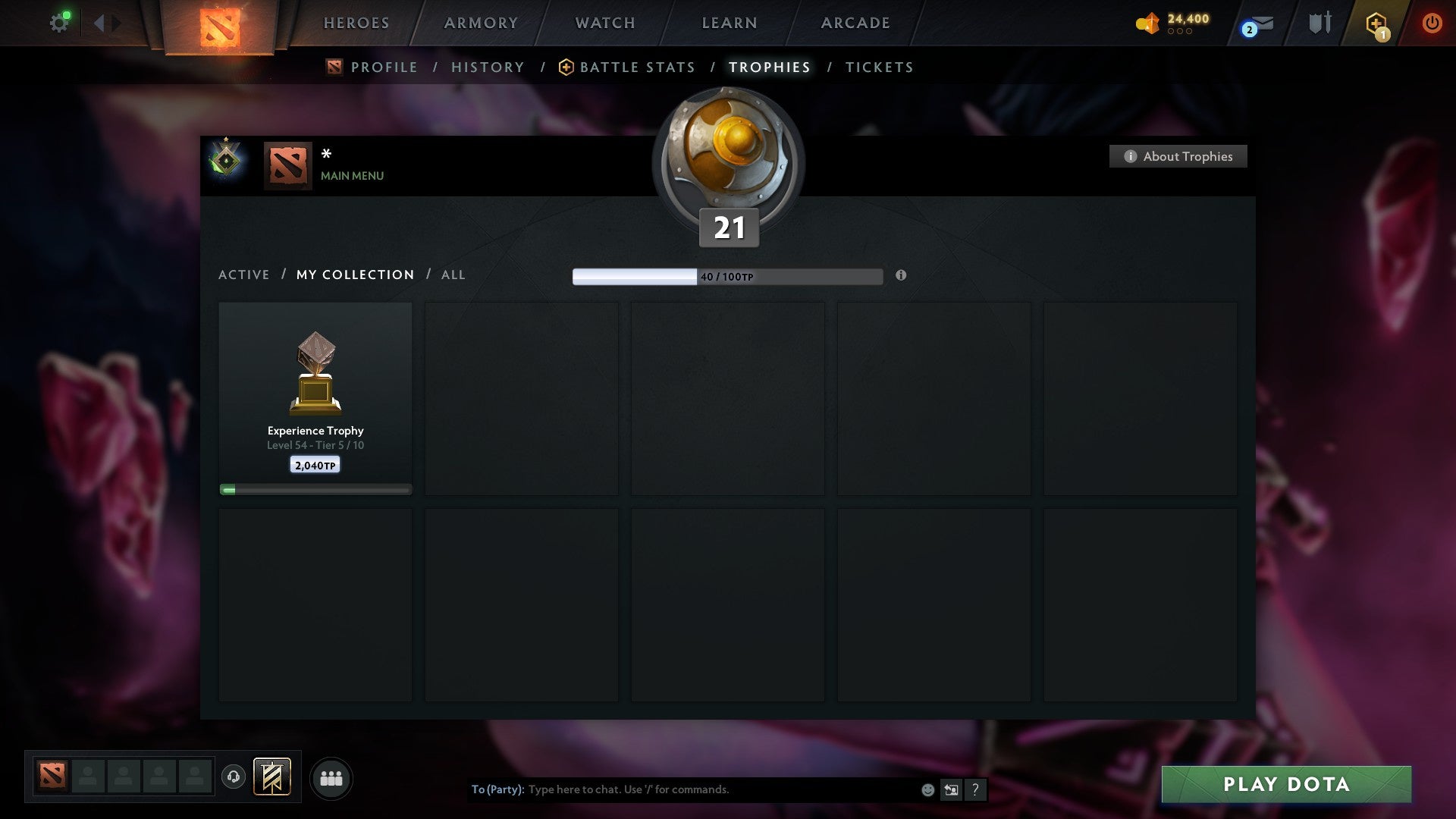Click the About Trophies button

[x=1178, y=156]
